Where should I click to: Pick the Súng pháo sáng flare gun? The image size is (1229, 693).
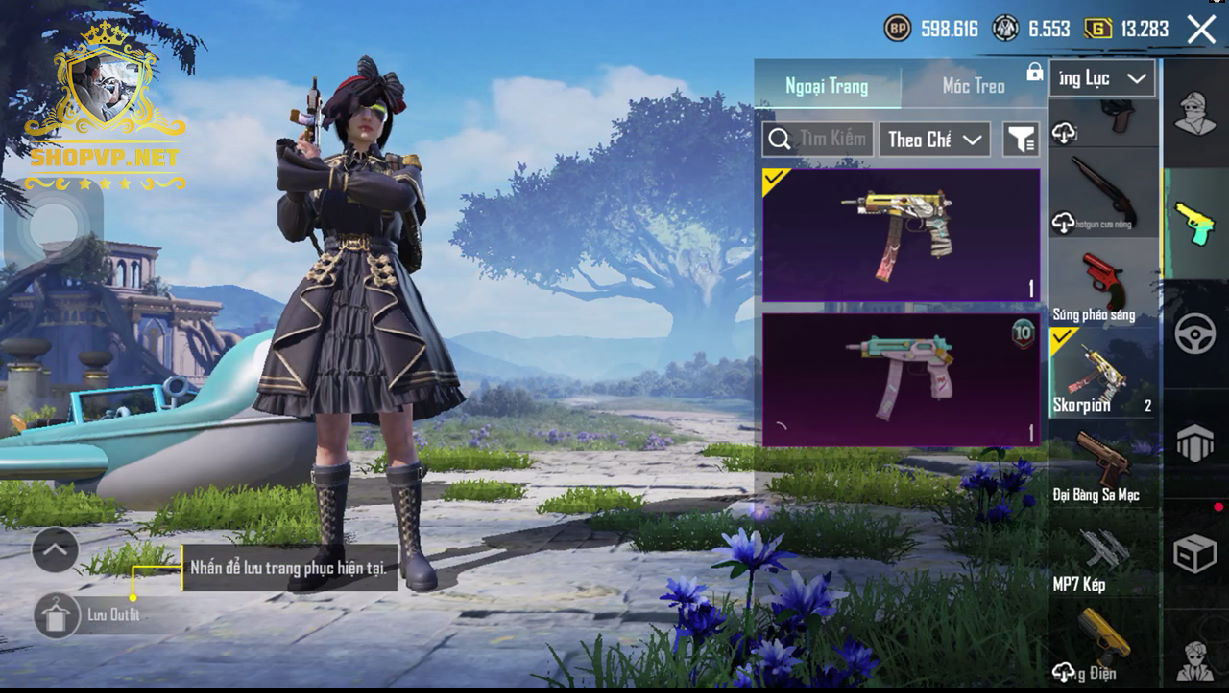1103,283
